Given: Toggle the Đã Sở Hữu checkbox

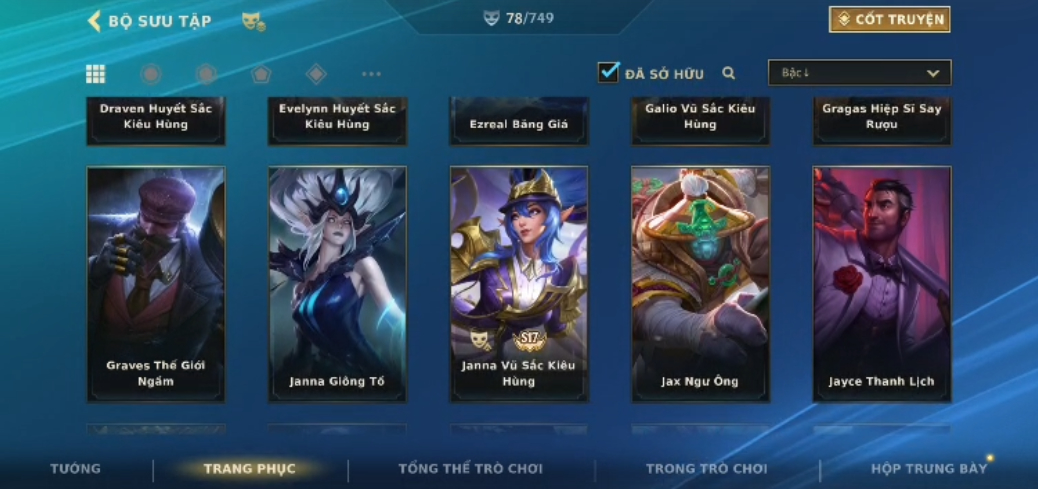Looking at the screenshot, I should pyautogui.click(x=608, y=73).
